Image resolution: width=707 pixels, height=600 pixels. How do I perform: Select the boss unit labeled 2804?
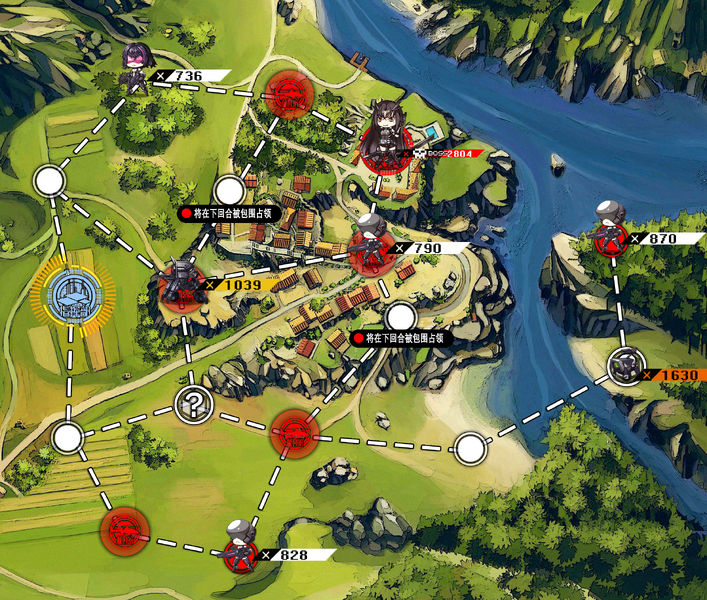tap(383, 137)
